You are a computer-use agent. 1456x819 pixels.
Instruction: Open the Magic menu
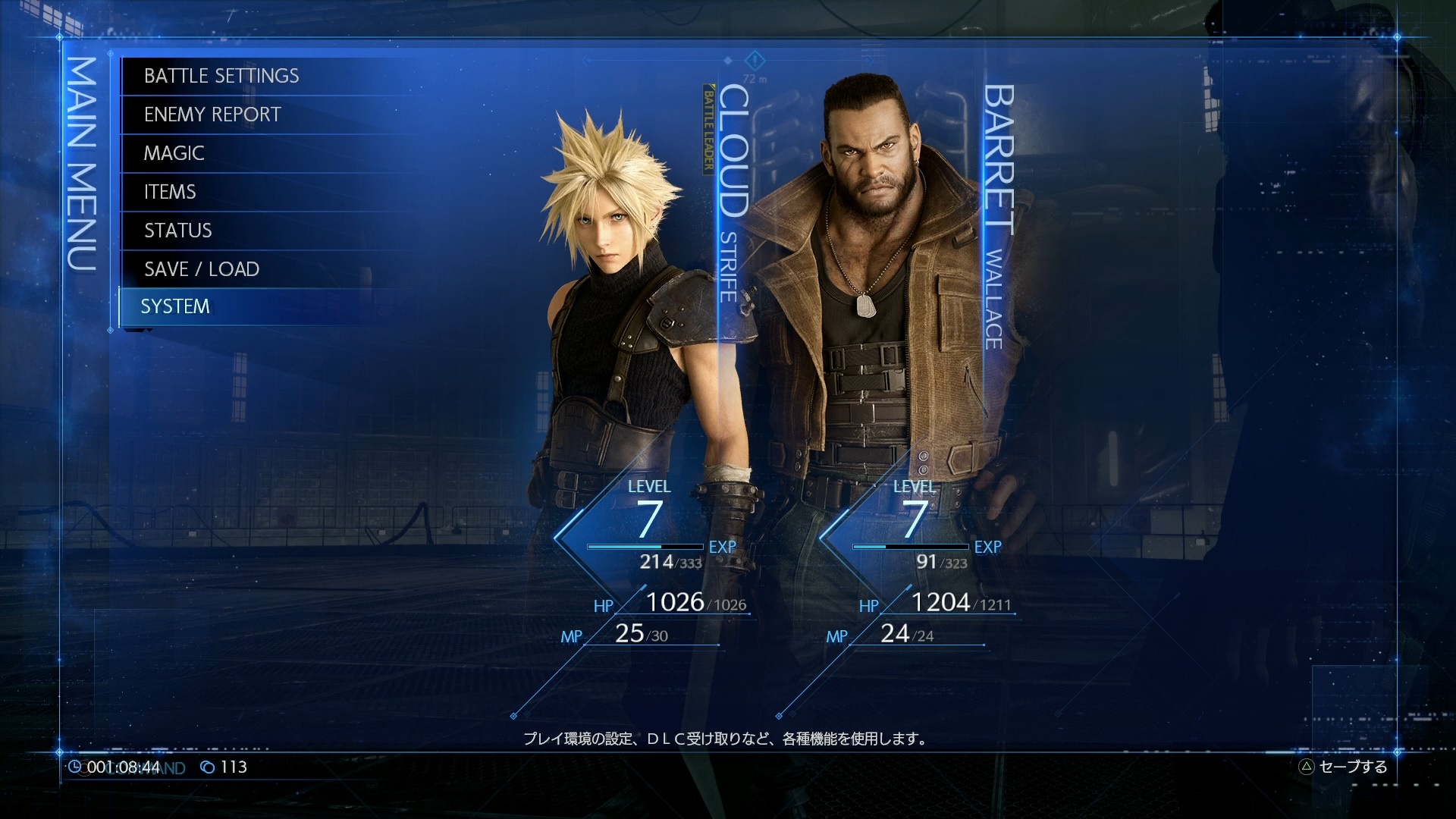pyautogui.click(x=174, y=153)
